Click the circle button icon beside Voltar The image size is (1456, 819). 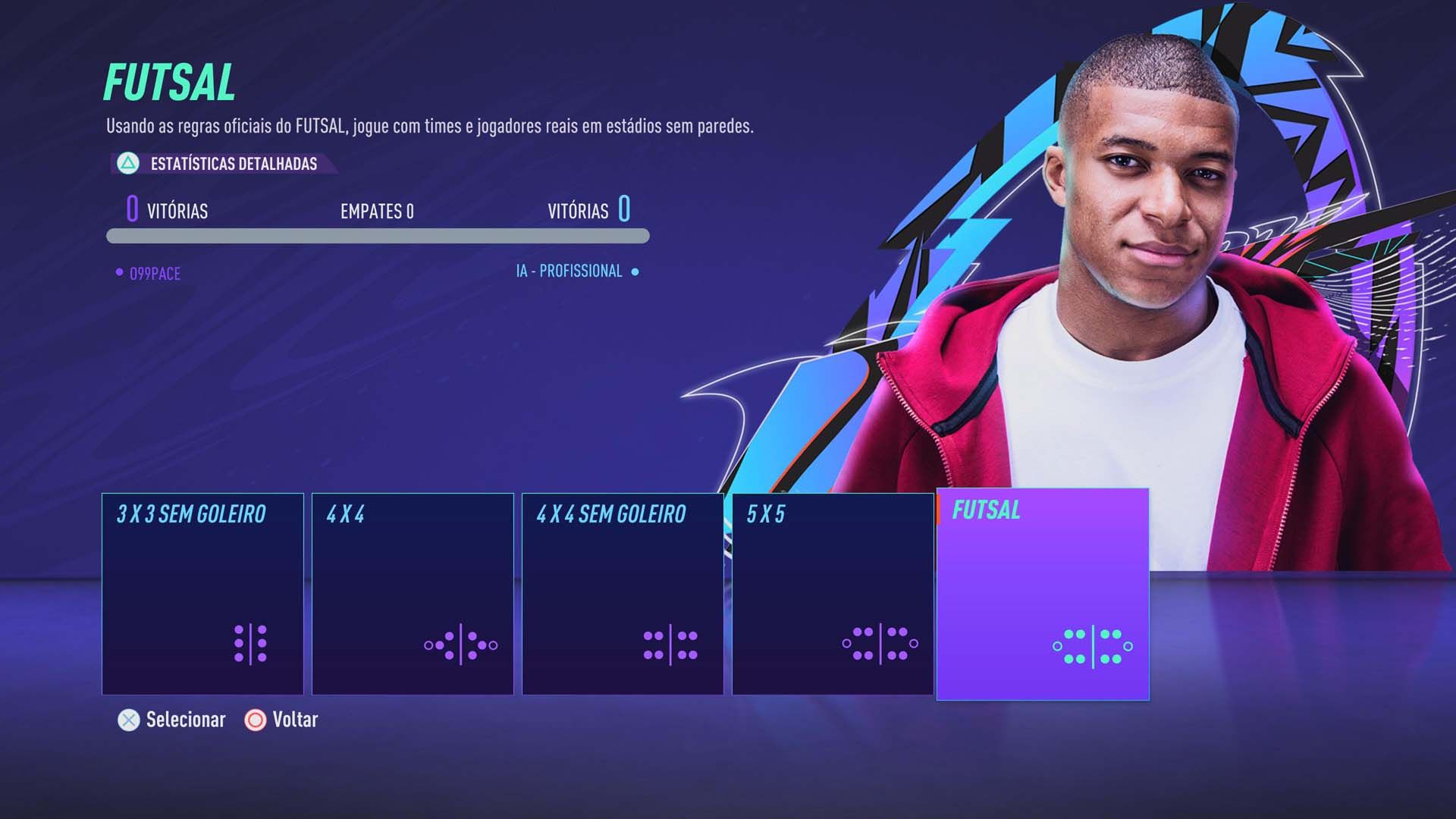click(x=256, y=720)
